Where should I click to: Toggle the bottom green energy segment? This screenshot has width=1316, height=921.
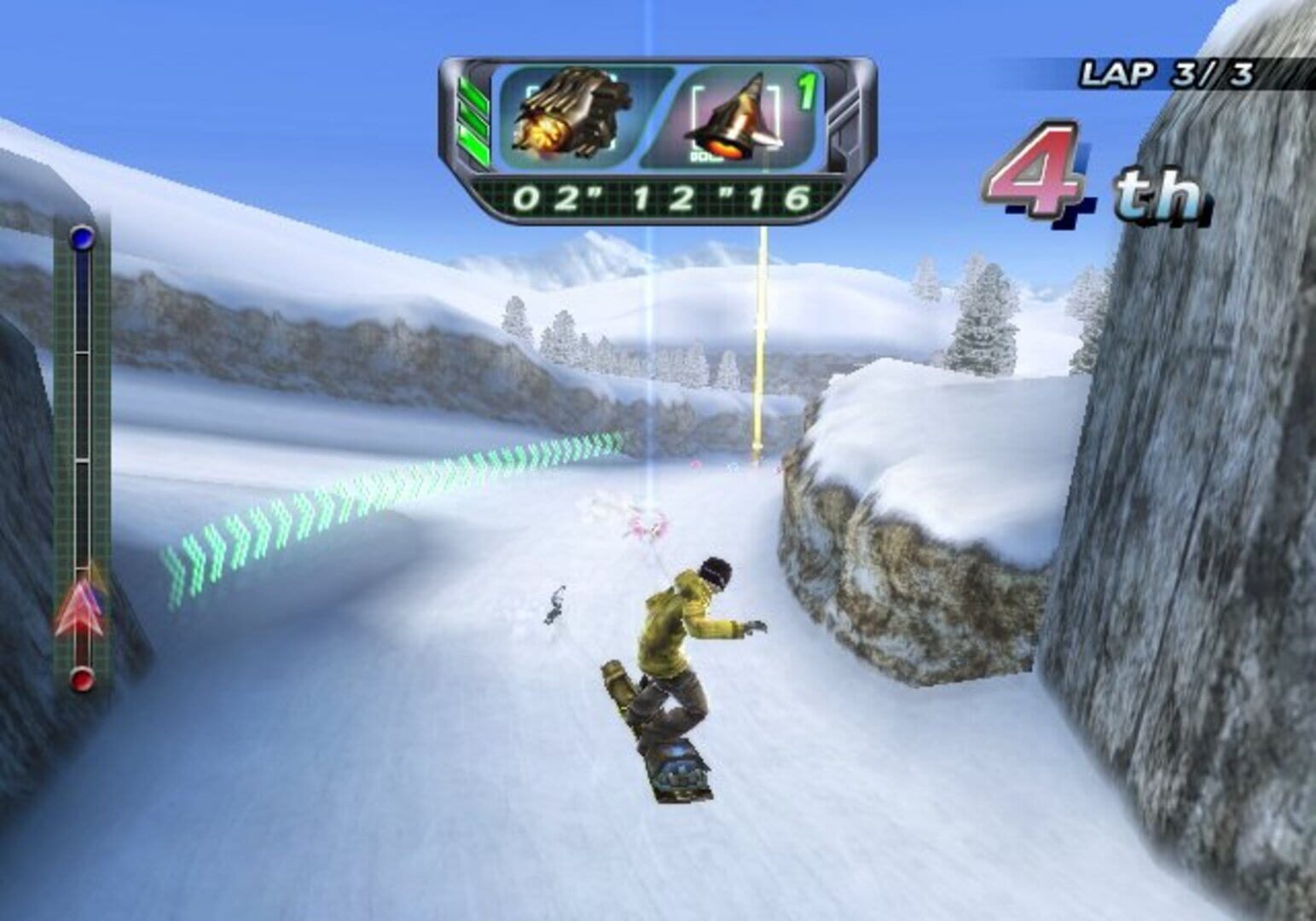pos(474,143)
